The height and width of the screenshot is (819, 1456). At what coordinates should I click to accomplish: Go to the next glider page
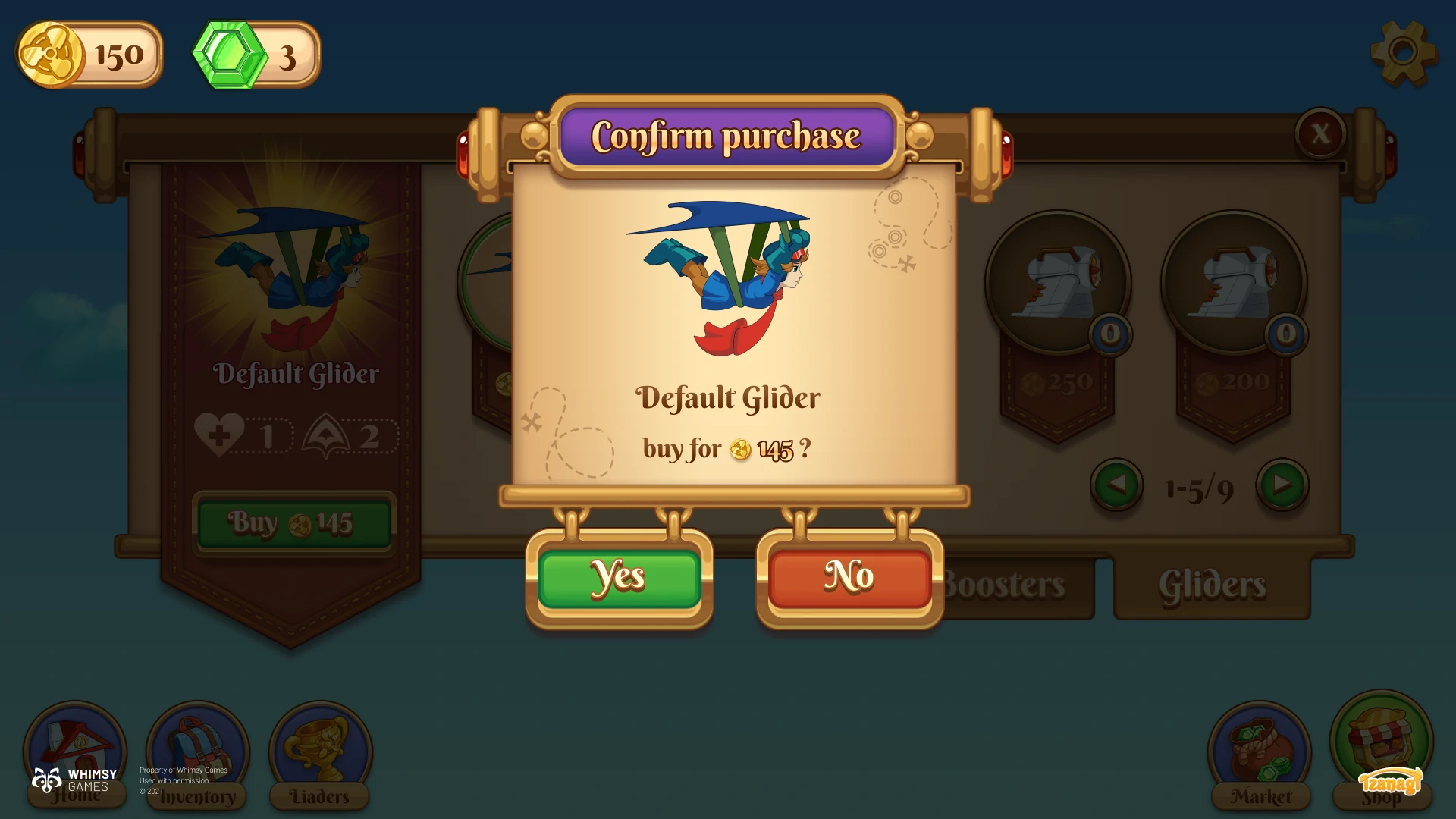tap(1282, 485)
